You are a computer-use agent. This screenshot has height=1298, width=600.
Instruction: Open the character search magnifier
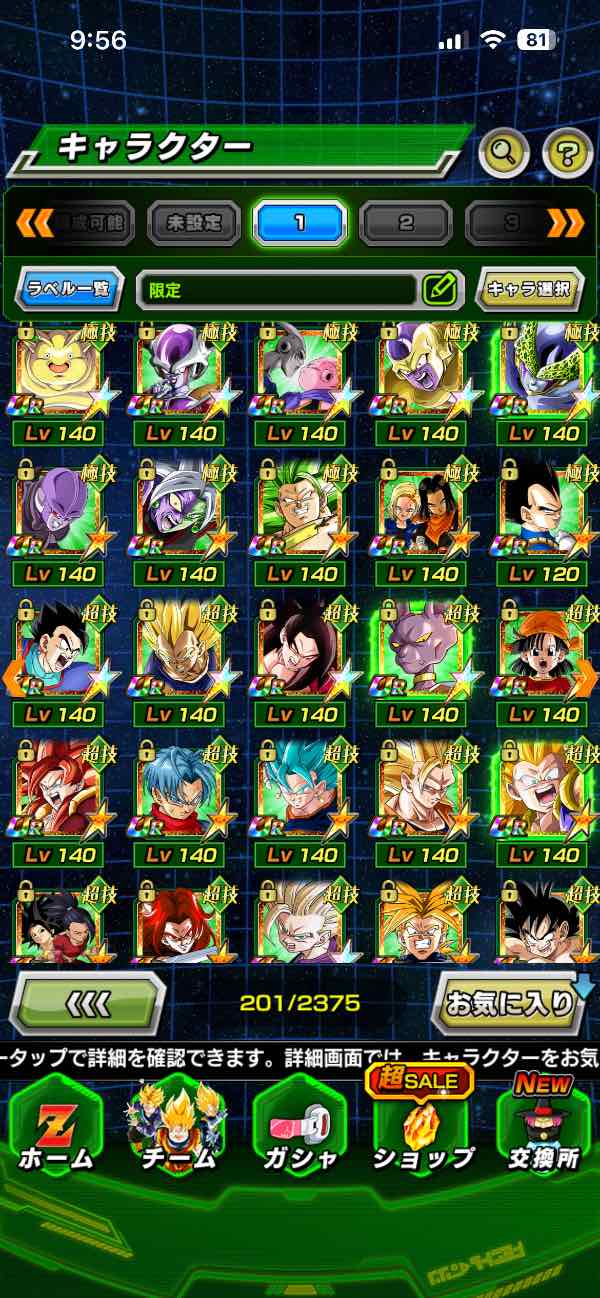[x=505, y=153]
